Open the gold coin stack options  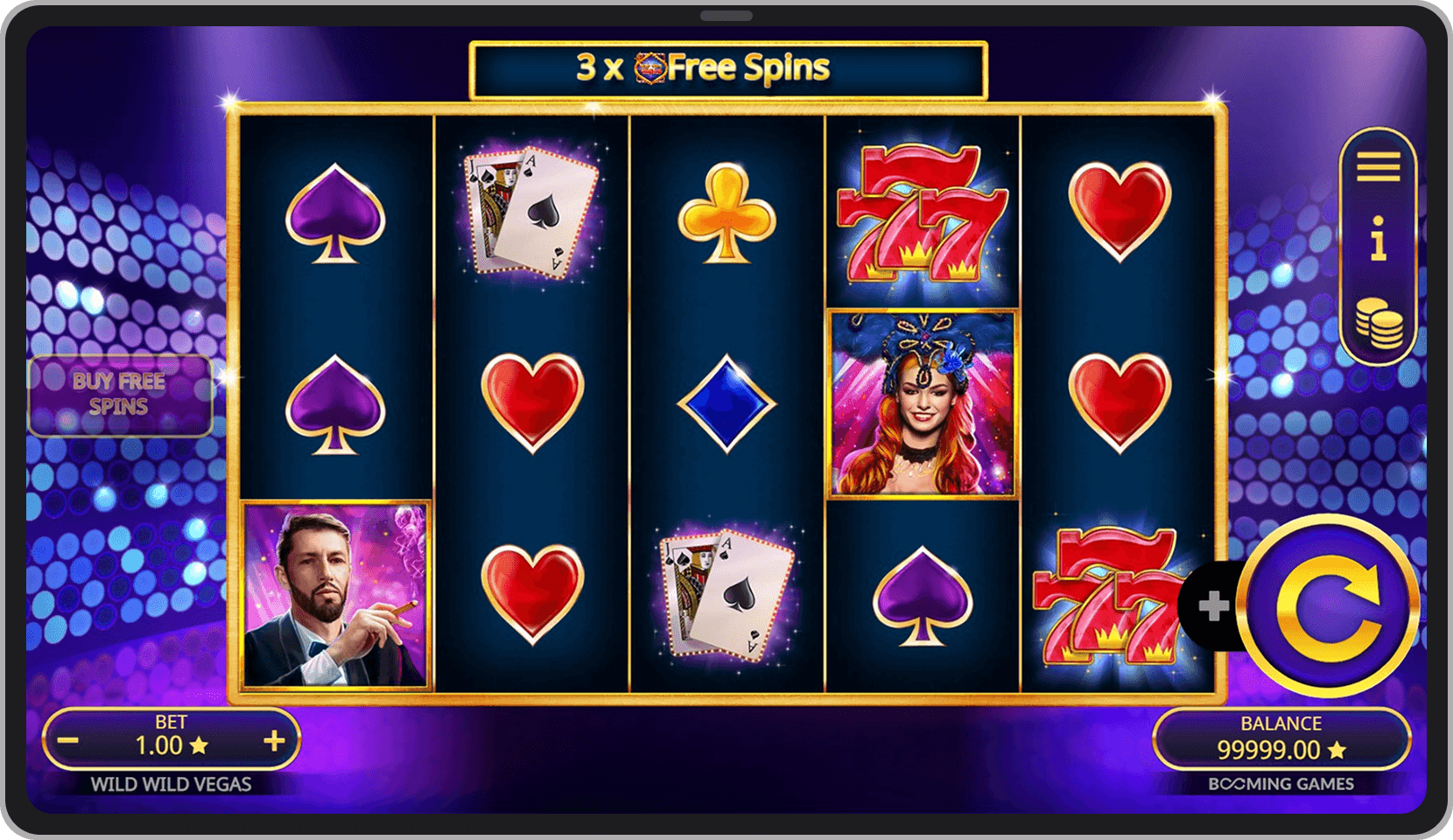coord(1378,322)
